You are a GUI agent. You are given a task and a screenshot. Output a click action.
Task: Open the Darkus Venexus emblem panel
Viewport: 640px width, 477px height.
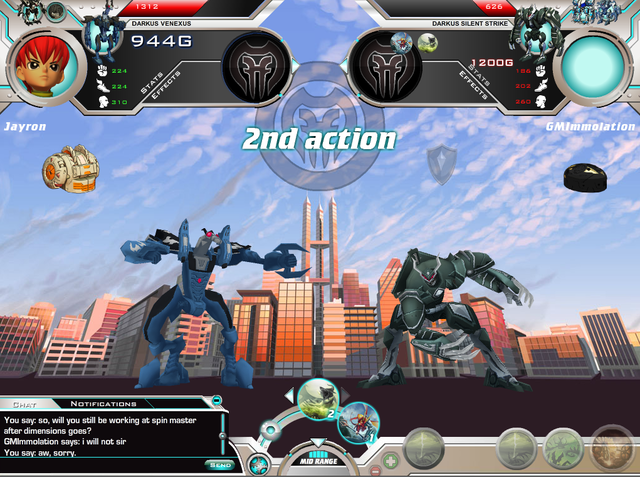255,68
